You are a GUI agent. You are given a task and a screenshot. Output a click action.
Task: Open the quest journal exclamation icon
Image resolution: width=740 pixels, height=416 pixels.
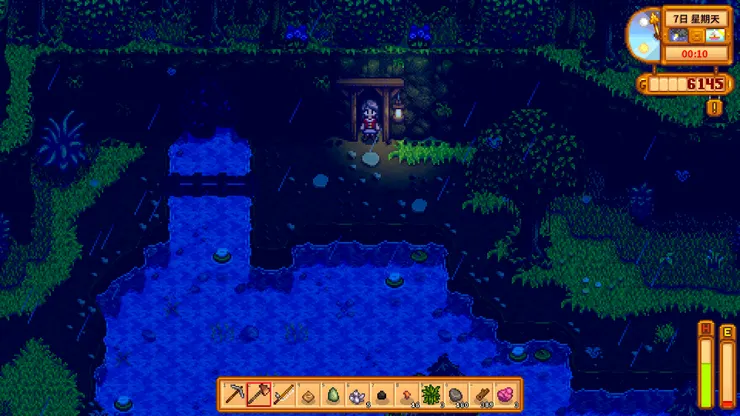pyautogui.click(x=715, y=107)
